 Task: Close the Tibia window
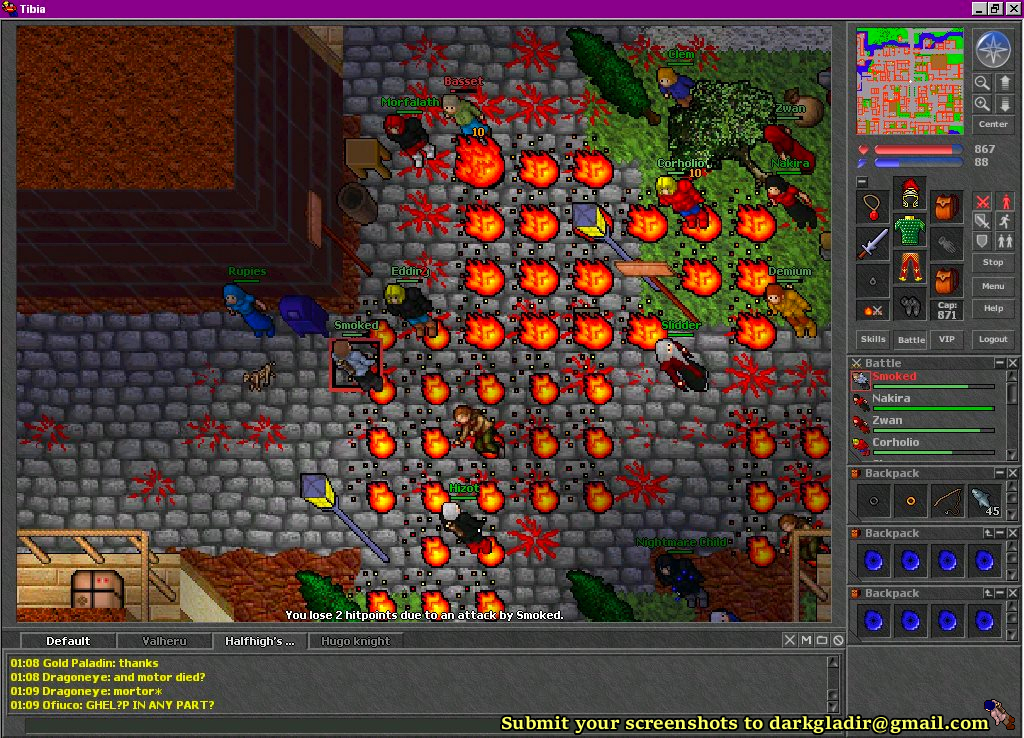1012,9
